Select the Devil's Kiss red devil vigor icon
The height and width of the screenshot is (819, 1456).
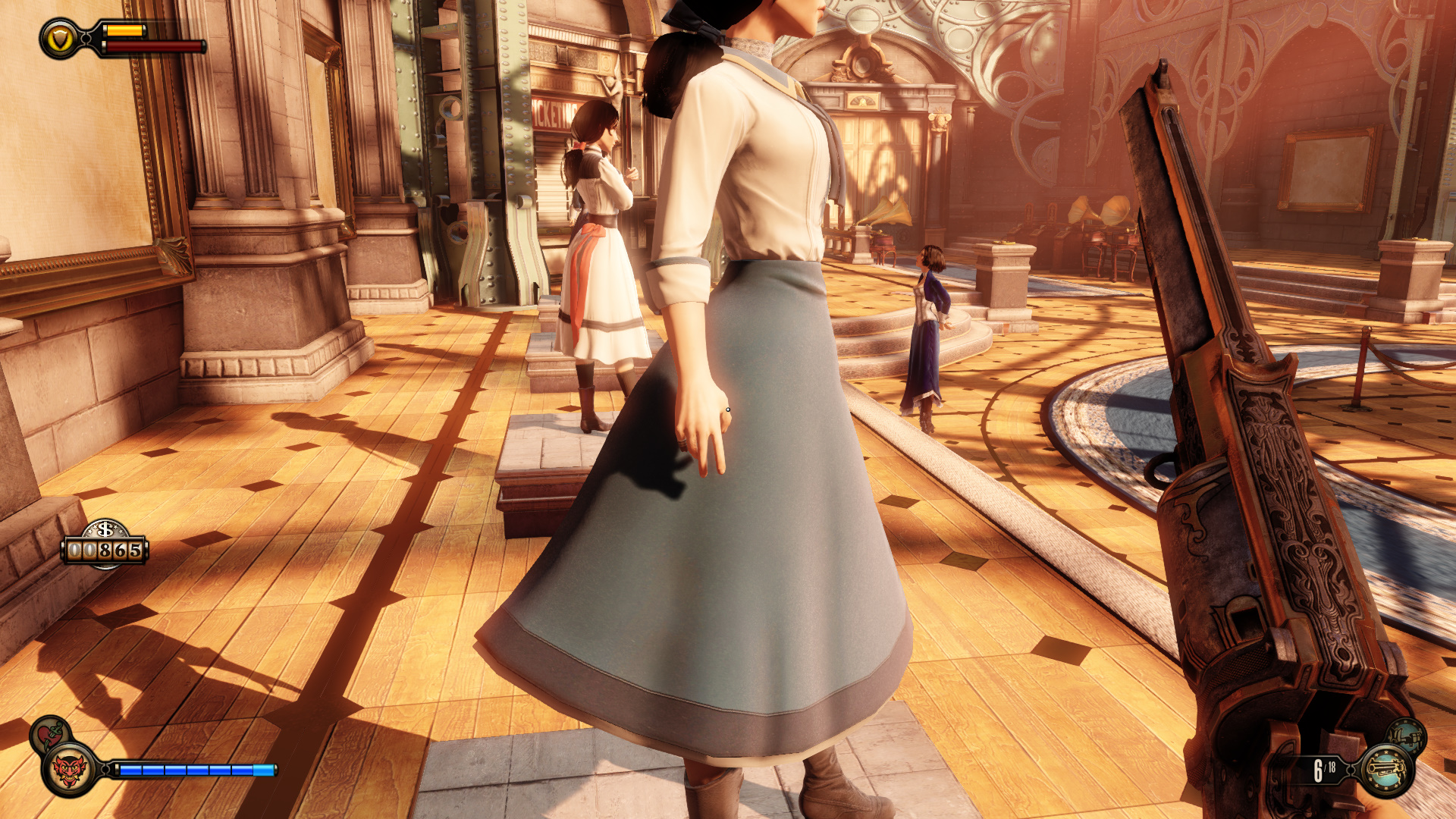(69, 770)
